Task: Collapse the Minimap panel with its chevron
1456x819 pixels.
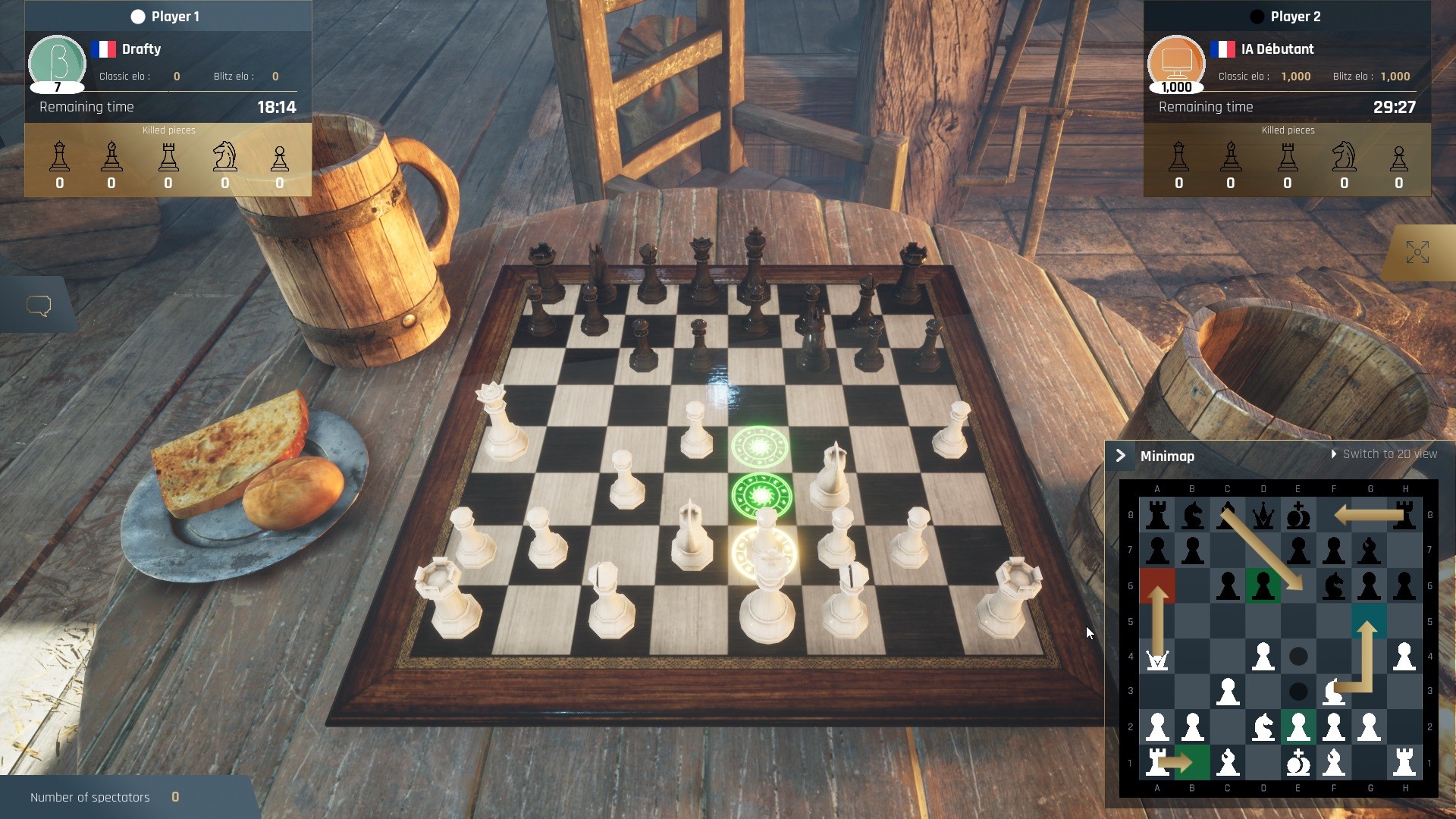Action: point(1122,455)
